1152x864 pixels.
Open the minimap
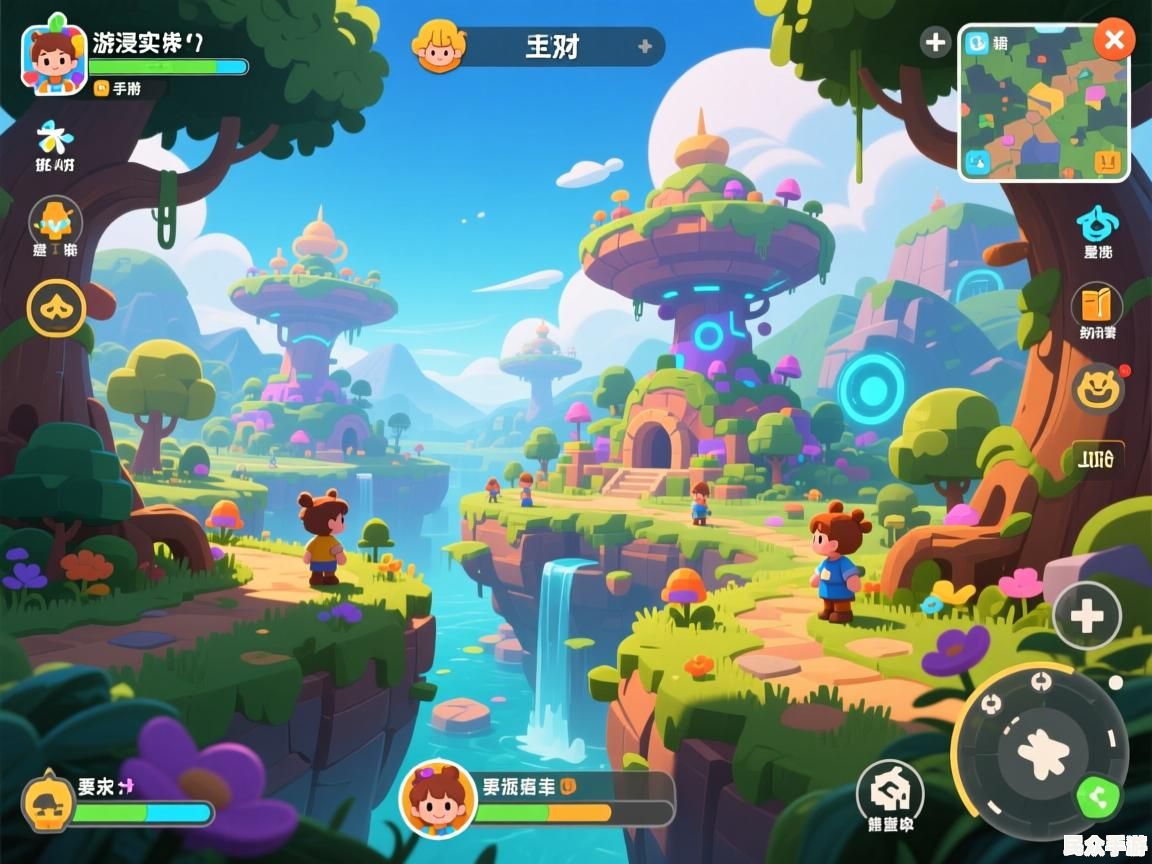pos(1044,104)
